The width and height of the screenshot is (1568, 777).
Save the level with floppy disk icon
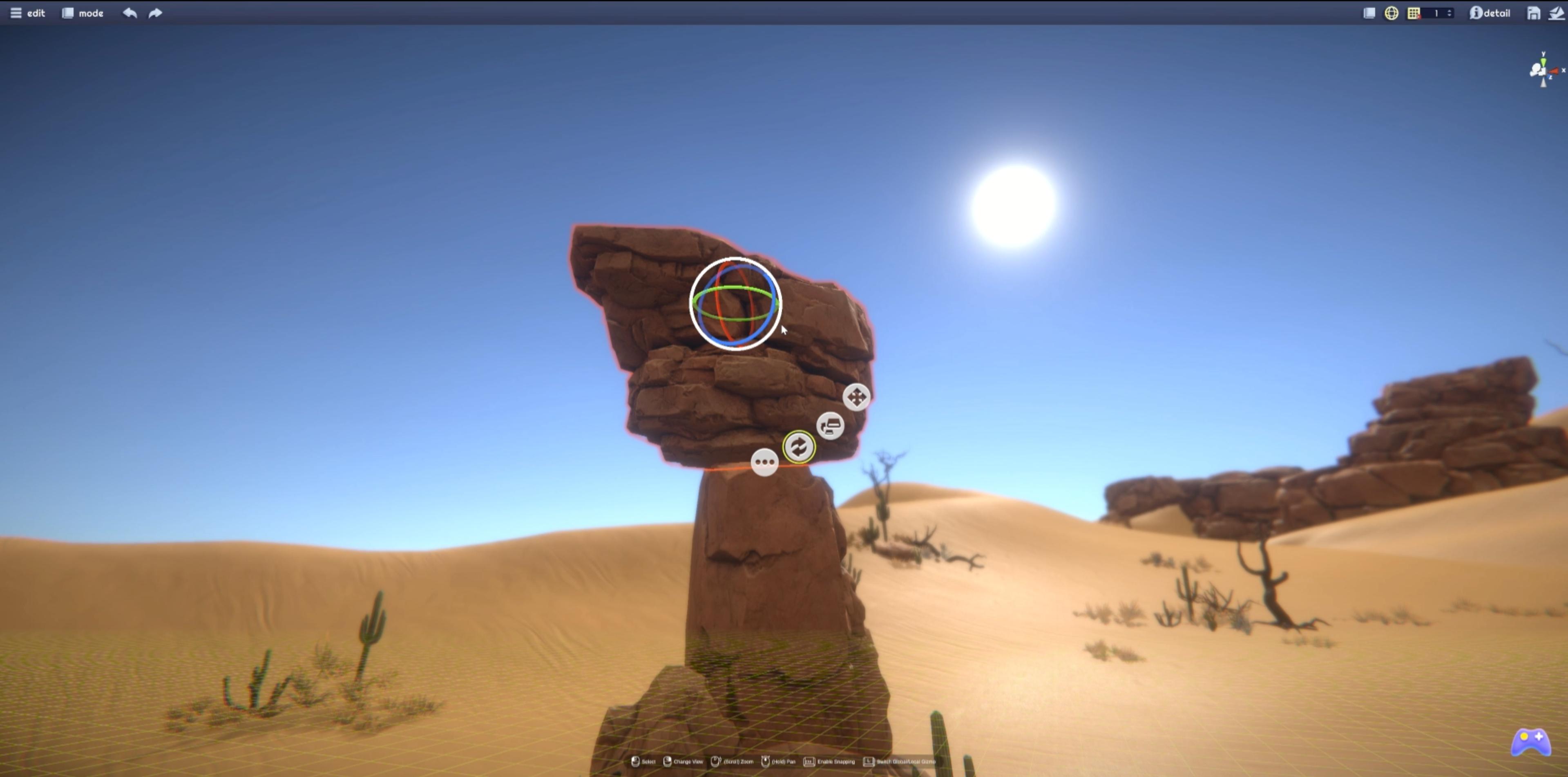point(1533,13)
